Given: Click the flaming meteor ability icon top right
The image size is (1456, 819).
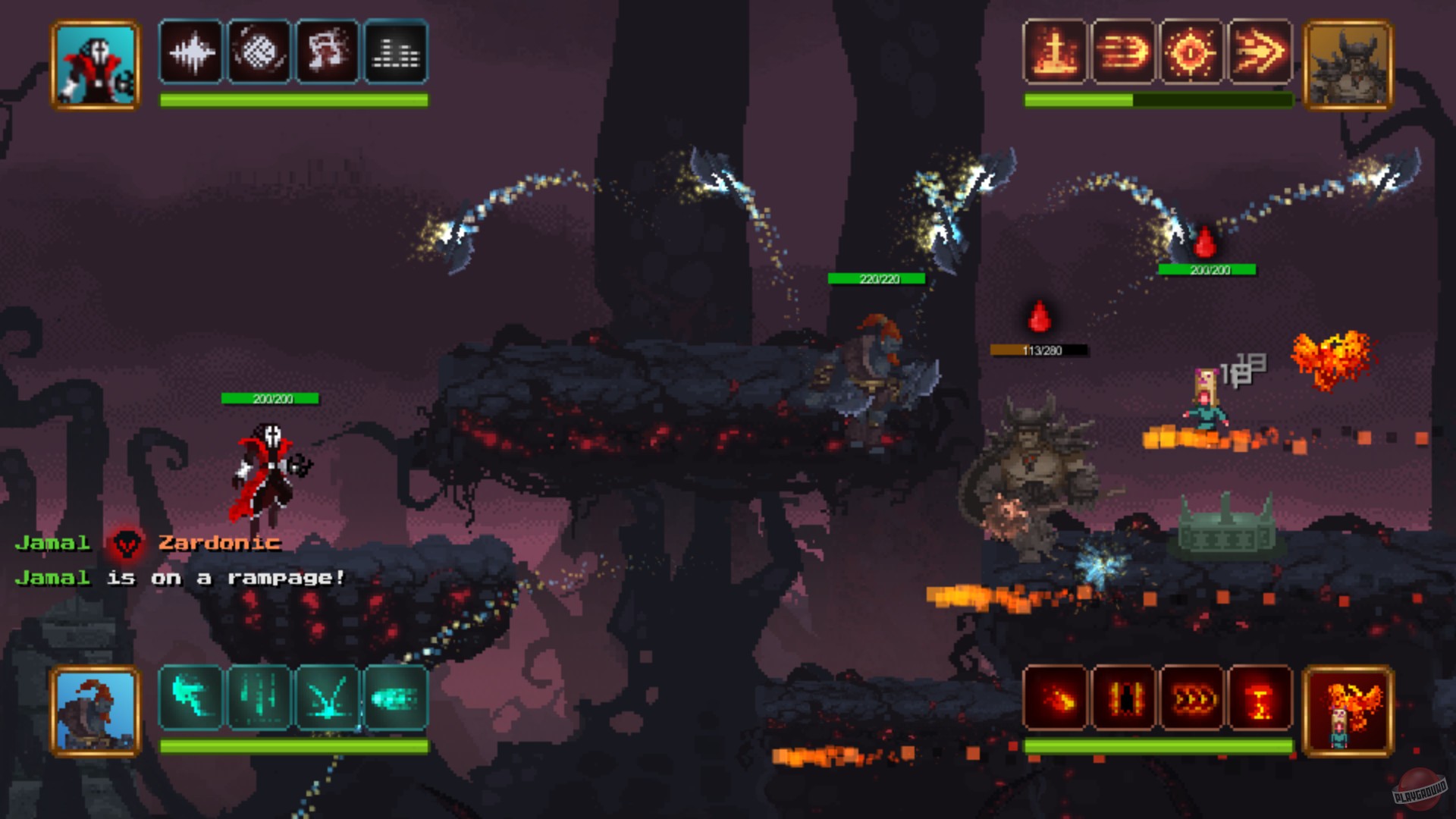Looking at the screenshot, I should (1123, 52).
